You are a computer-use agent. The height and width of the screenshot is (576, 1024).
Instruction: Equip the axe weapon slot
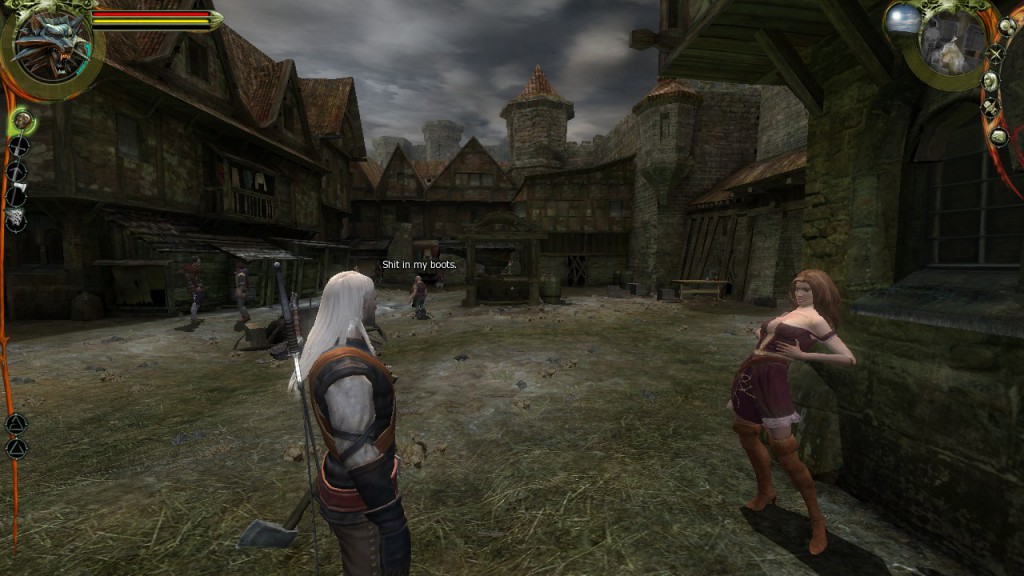pos(17,196)
